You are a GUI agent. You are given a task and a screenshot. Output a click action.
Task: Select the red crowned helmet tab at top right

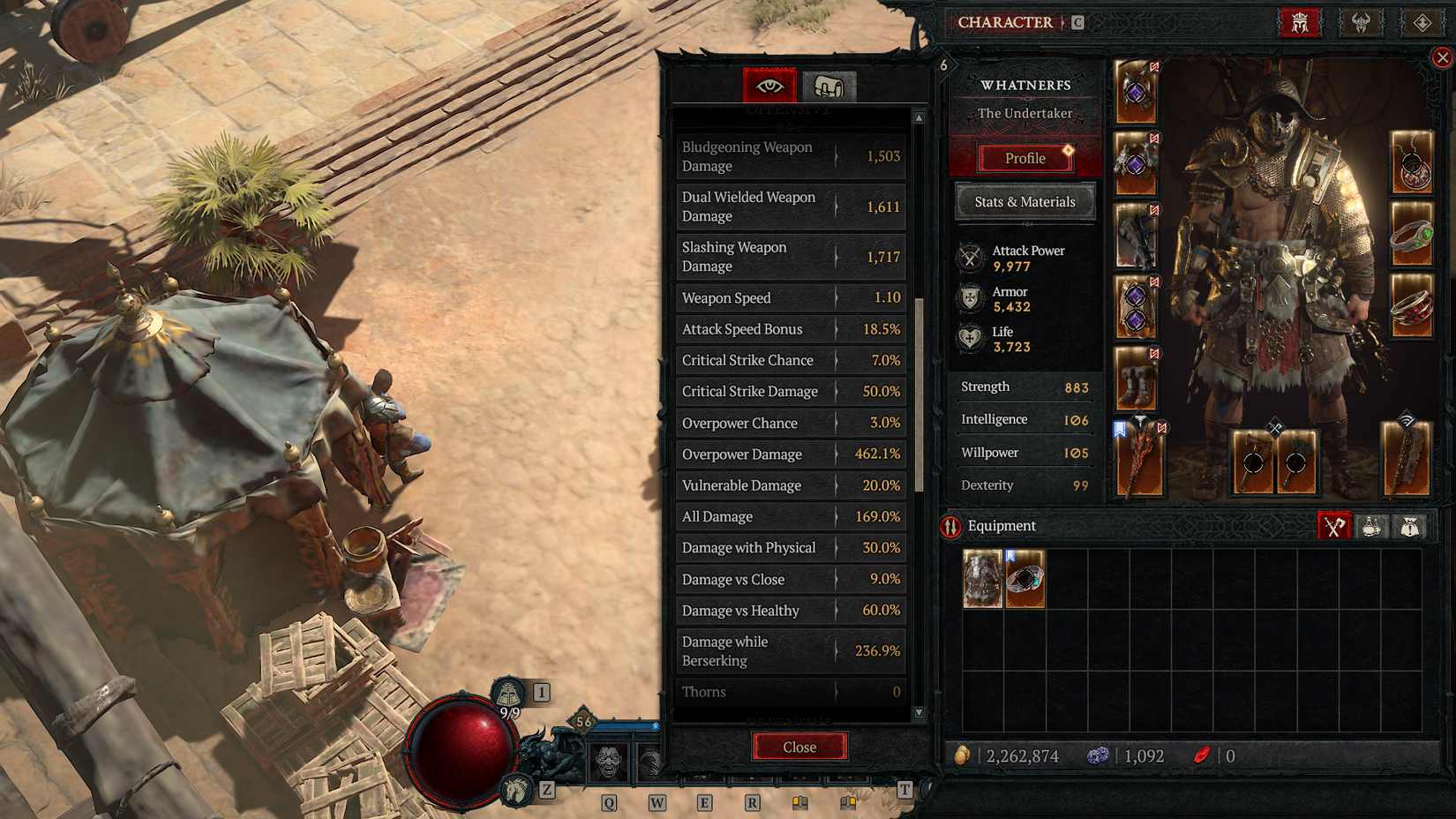coord(1301,23)
